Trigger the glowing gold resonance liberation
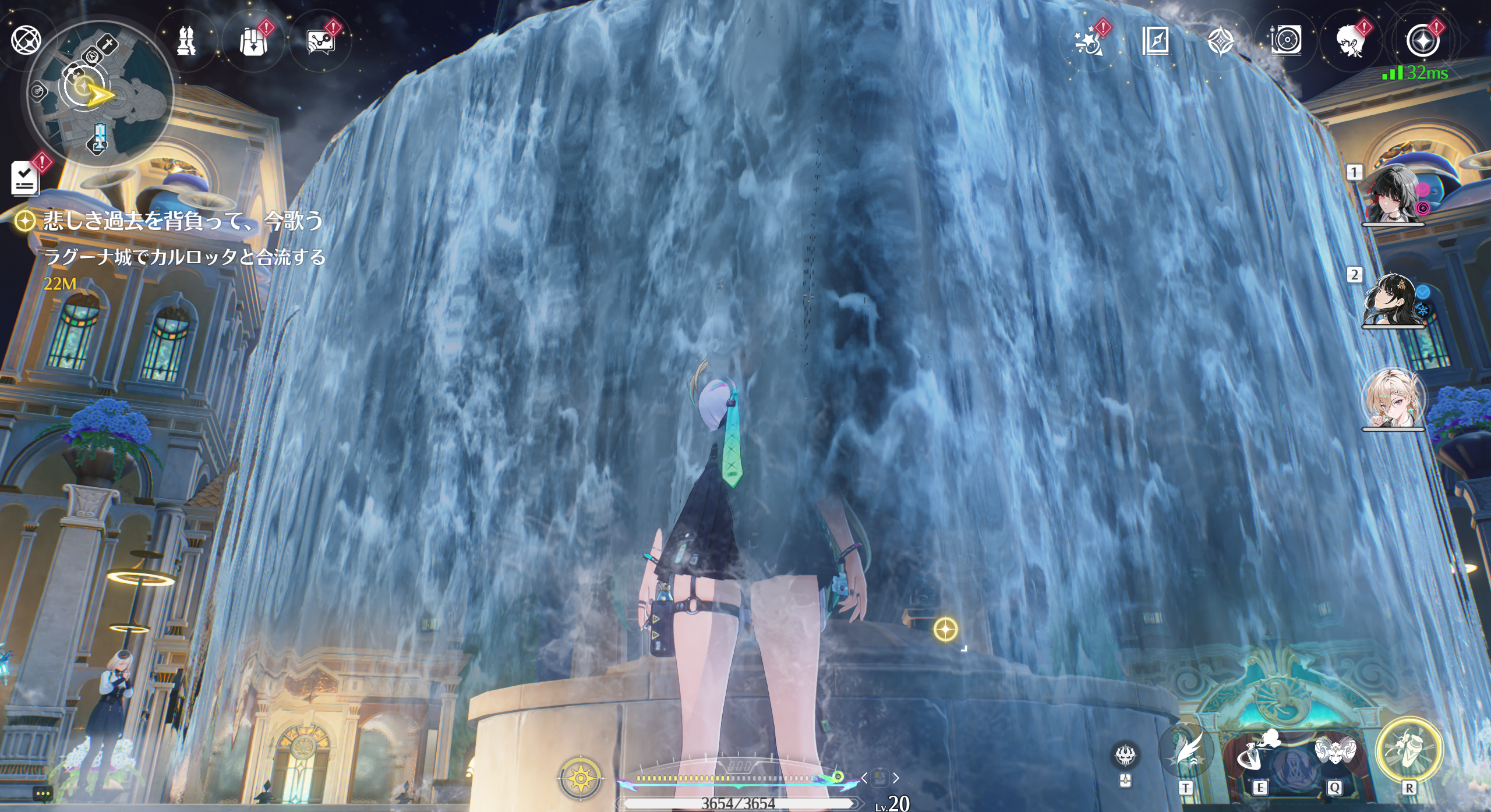 coord(1409,751)
